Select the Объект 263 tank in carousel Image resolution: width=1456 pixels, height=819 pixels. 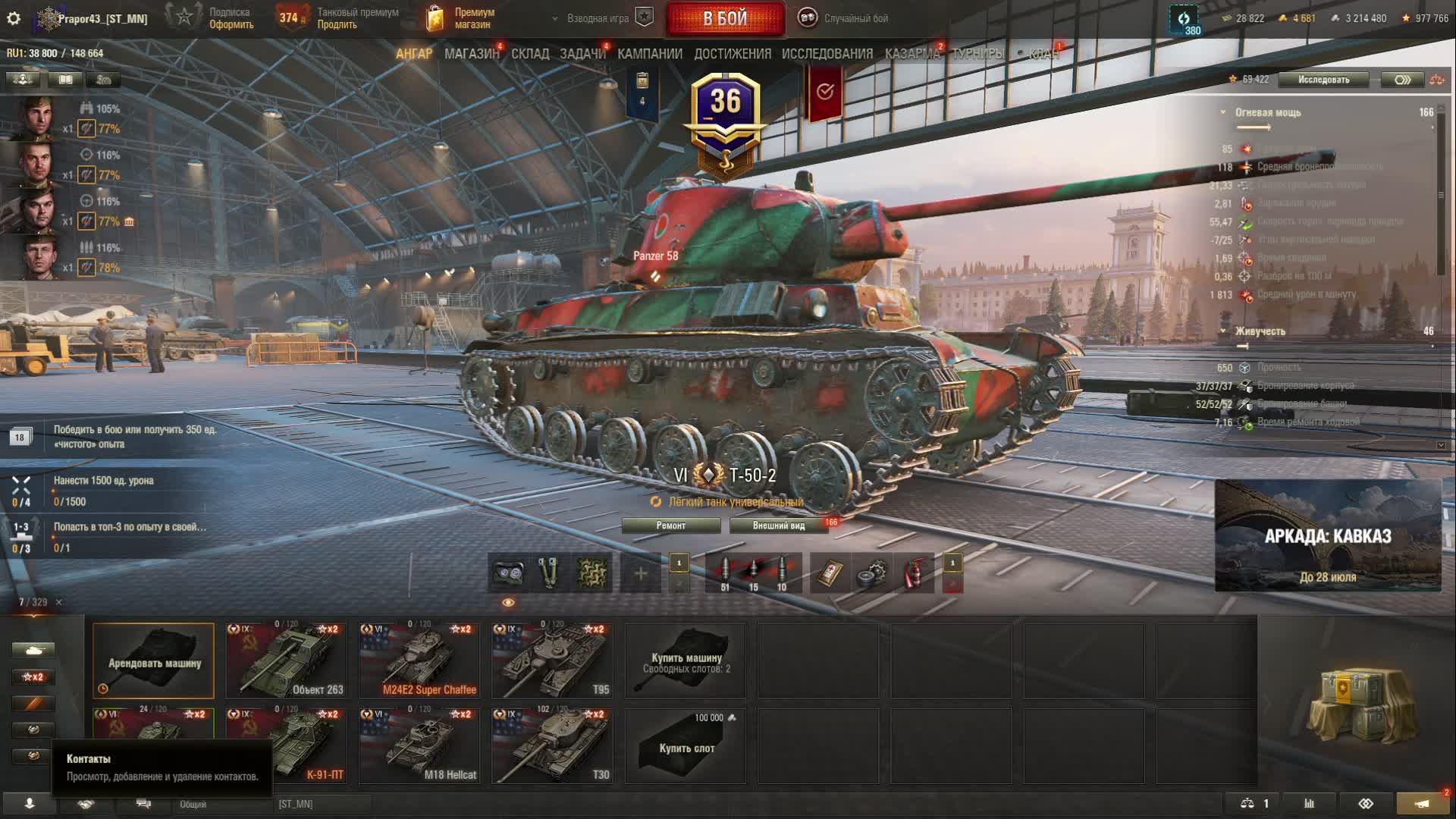pos(286,661)
